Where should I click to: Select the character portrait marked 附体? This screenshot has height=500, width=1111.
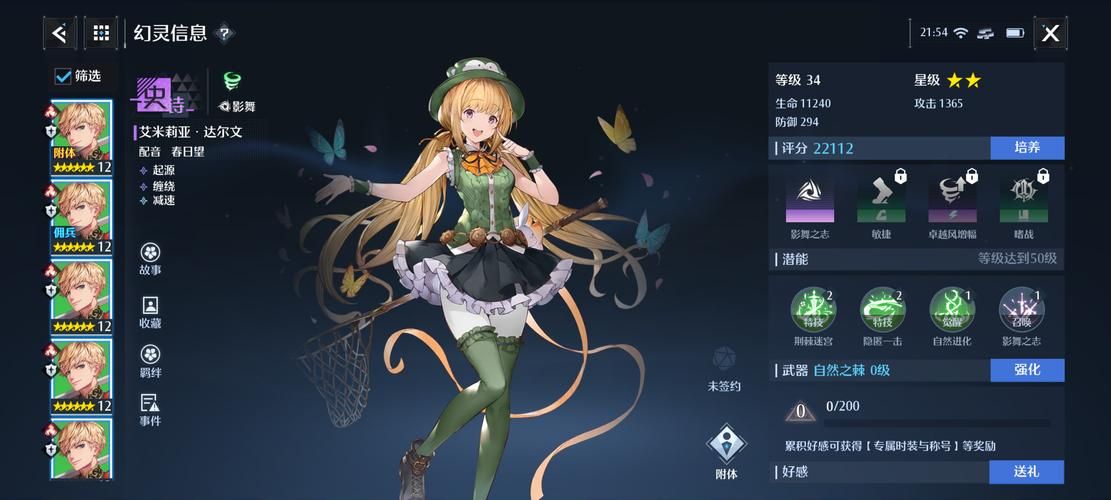pyautogui.click(x=81, y=136)
